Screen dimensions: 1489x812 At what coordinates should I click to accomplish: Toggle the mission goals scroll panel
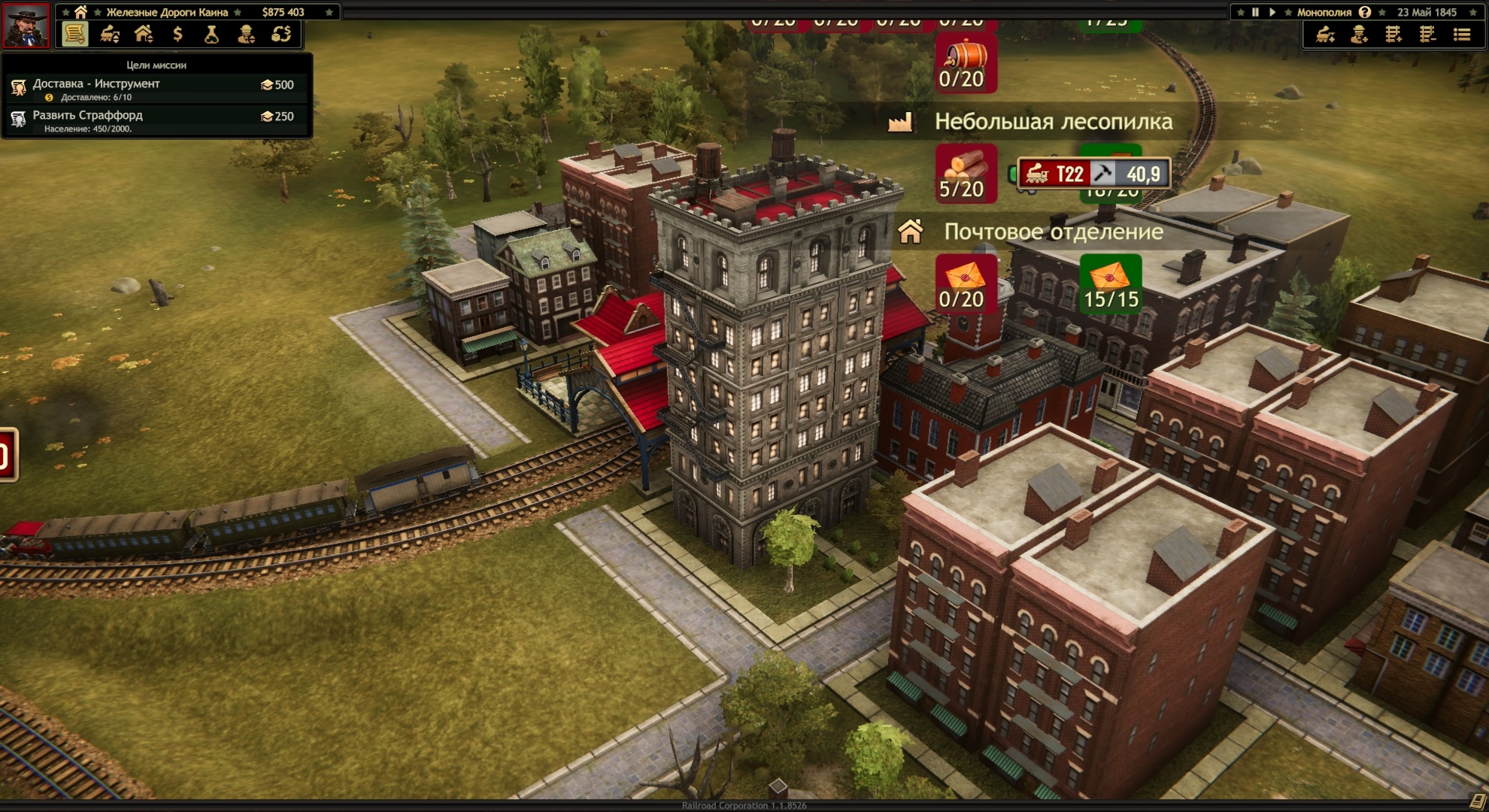pos(74,35)
